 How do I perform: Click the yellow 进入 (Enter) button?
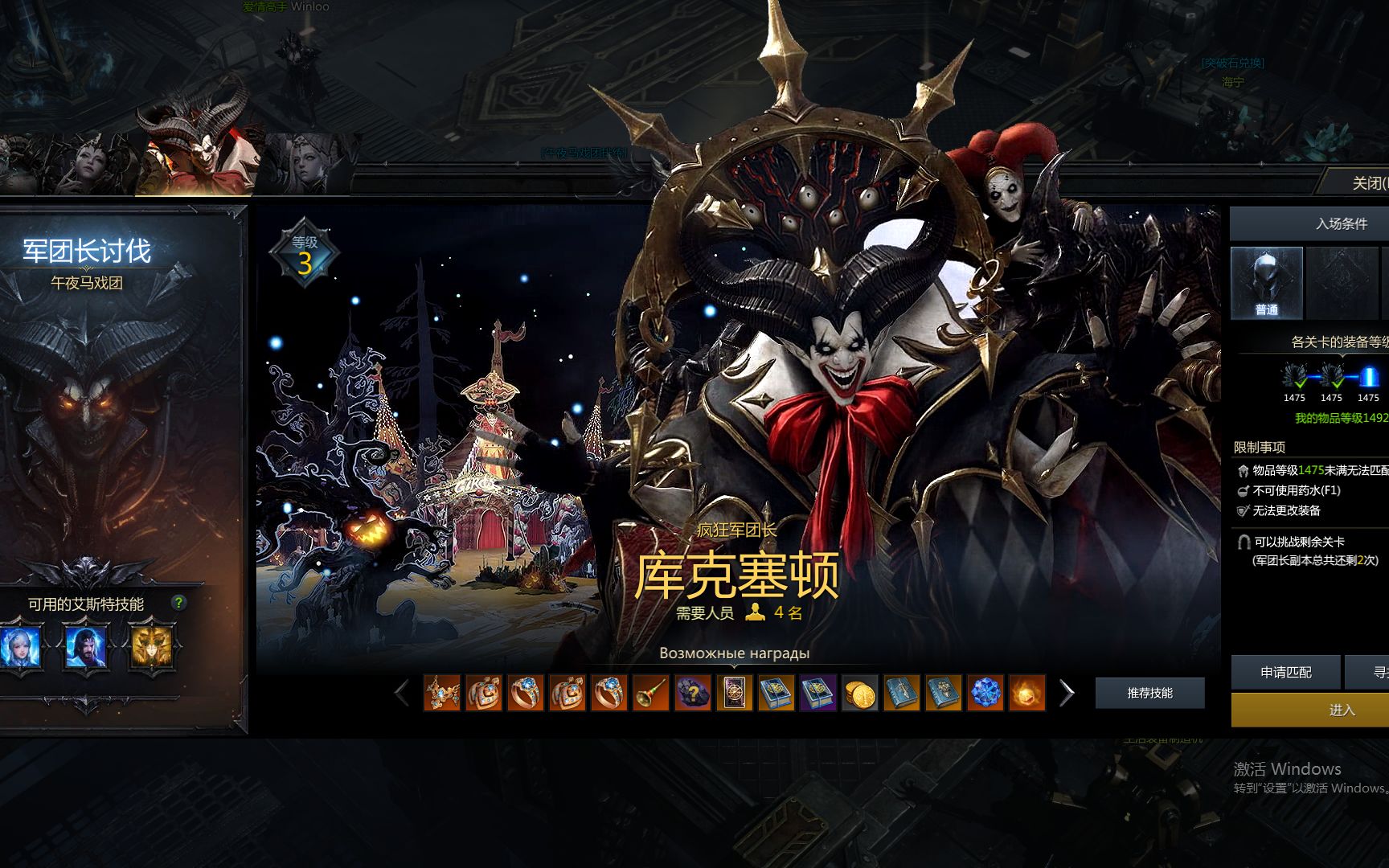coord(1341,710)
